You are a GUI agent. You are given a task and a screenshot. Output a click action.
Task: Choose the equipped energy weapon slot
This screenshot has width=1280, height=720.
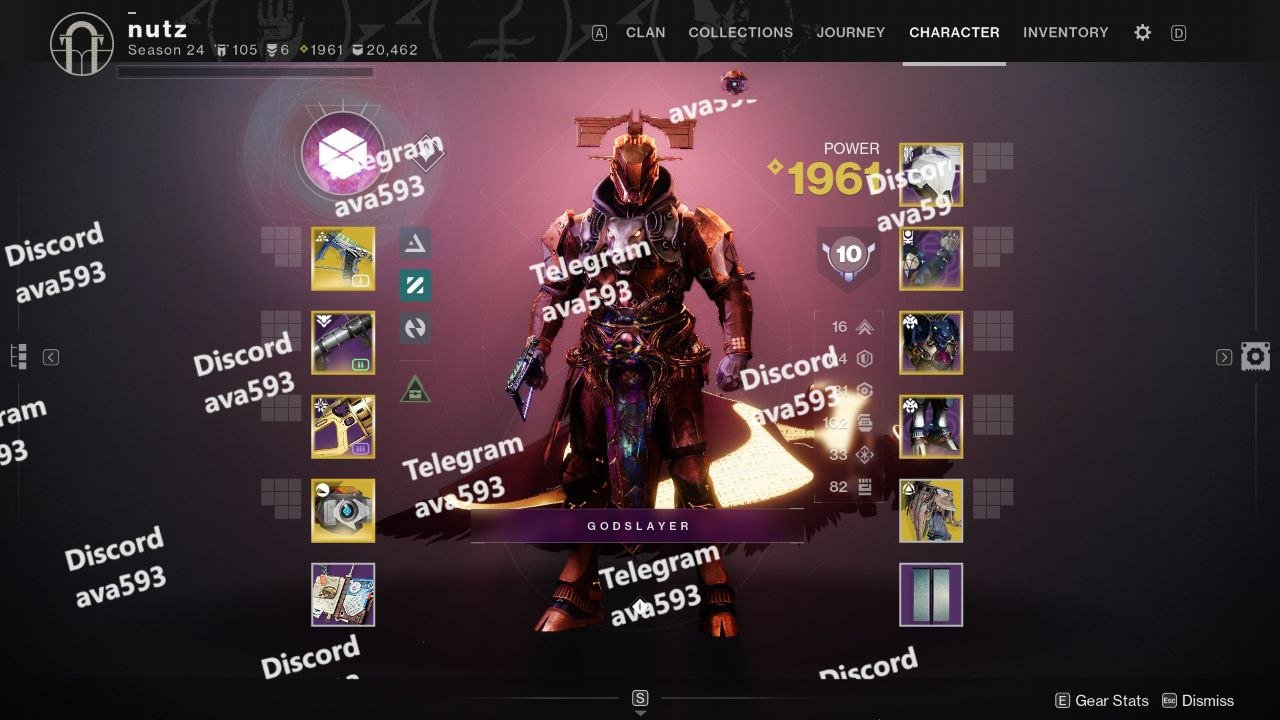tap(343, 342)
